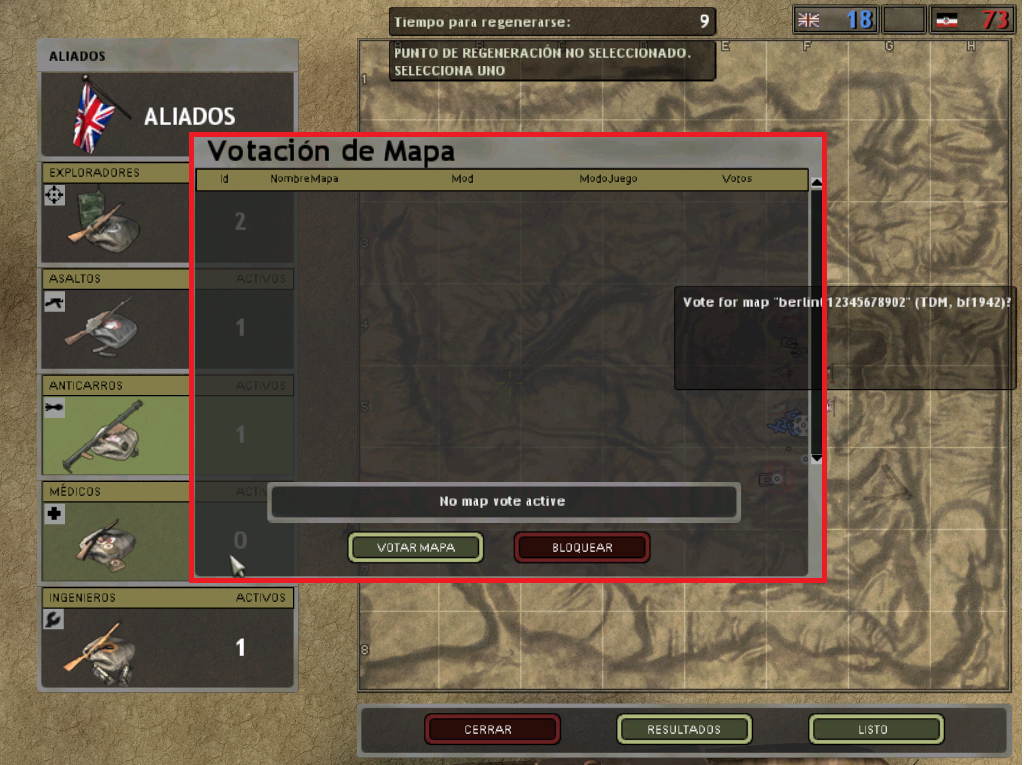Click the map list's down arrow

click(x=816, y=458)
